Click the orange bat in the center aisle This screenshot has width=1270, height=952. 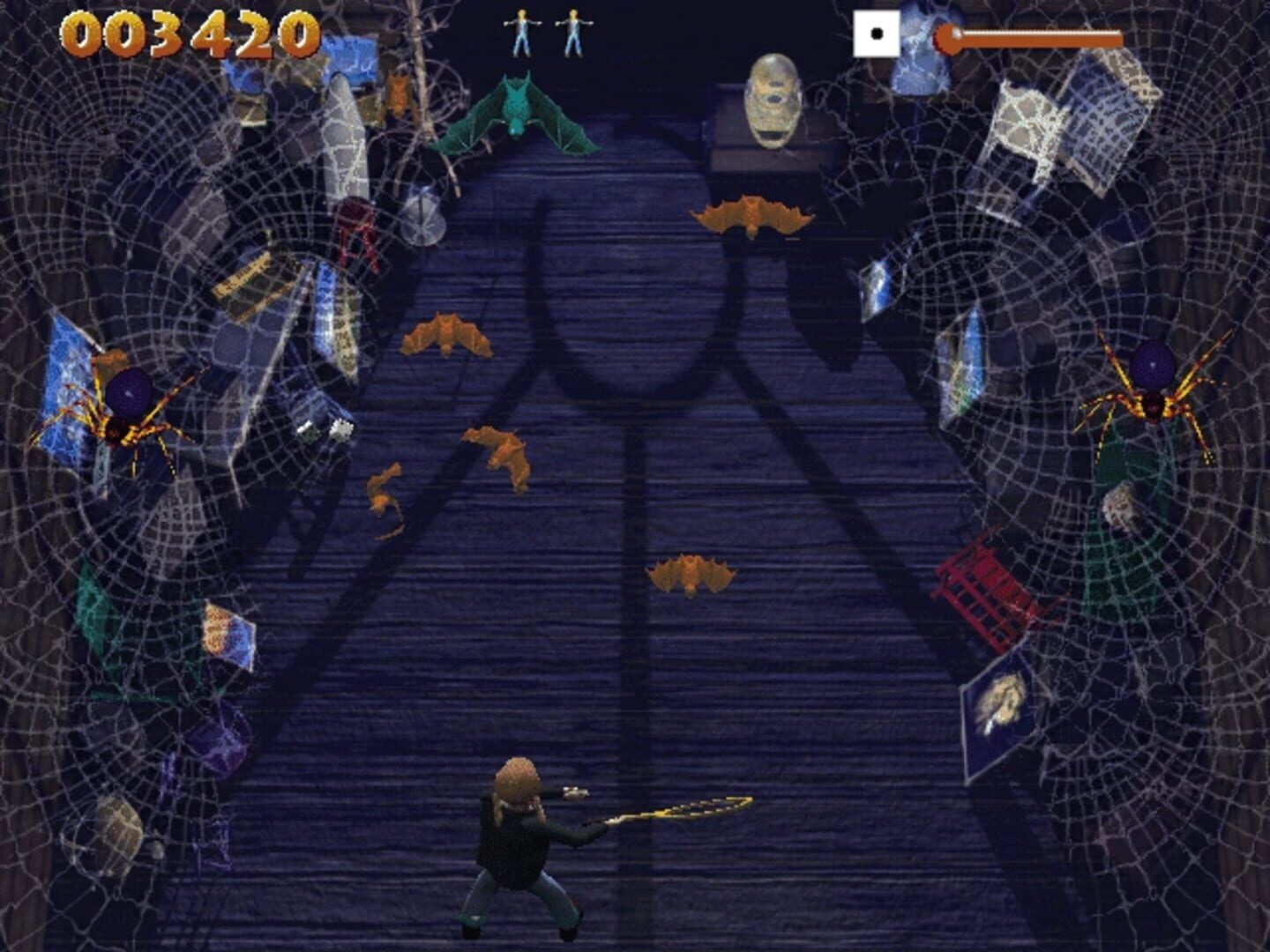point(692,573)
